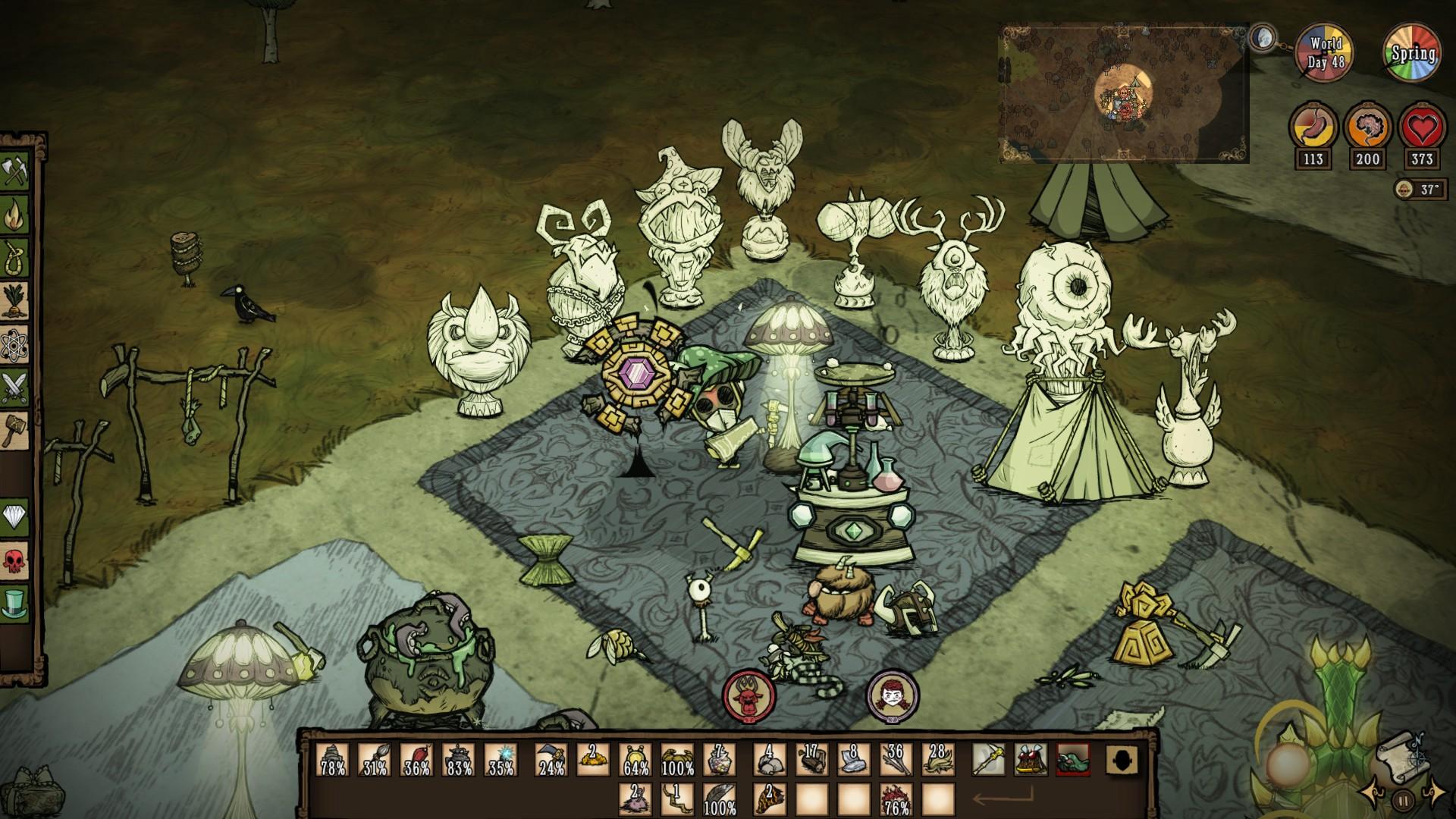Open the map scroll button
Screen dimensions: 1456x819
(1401, 753)
